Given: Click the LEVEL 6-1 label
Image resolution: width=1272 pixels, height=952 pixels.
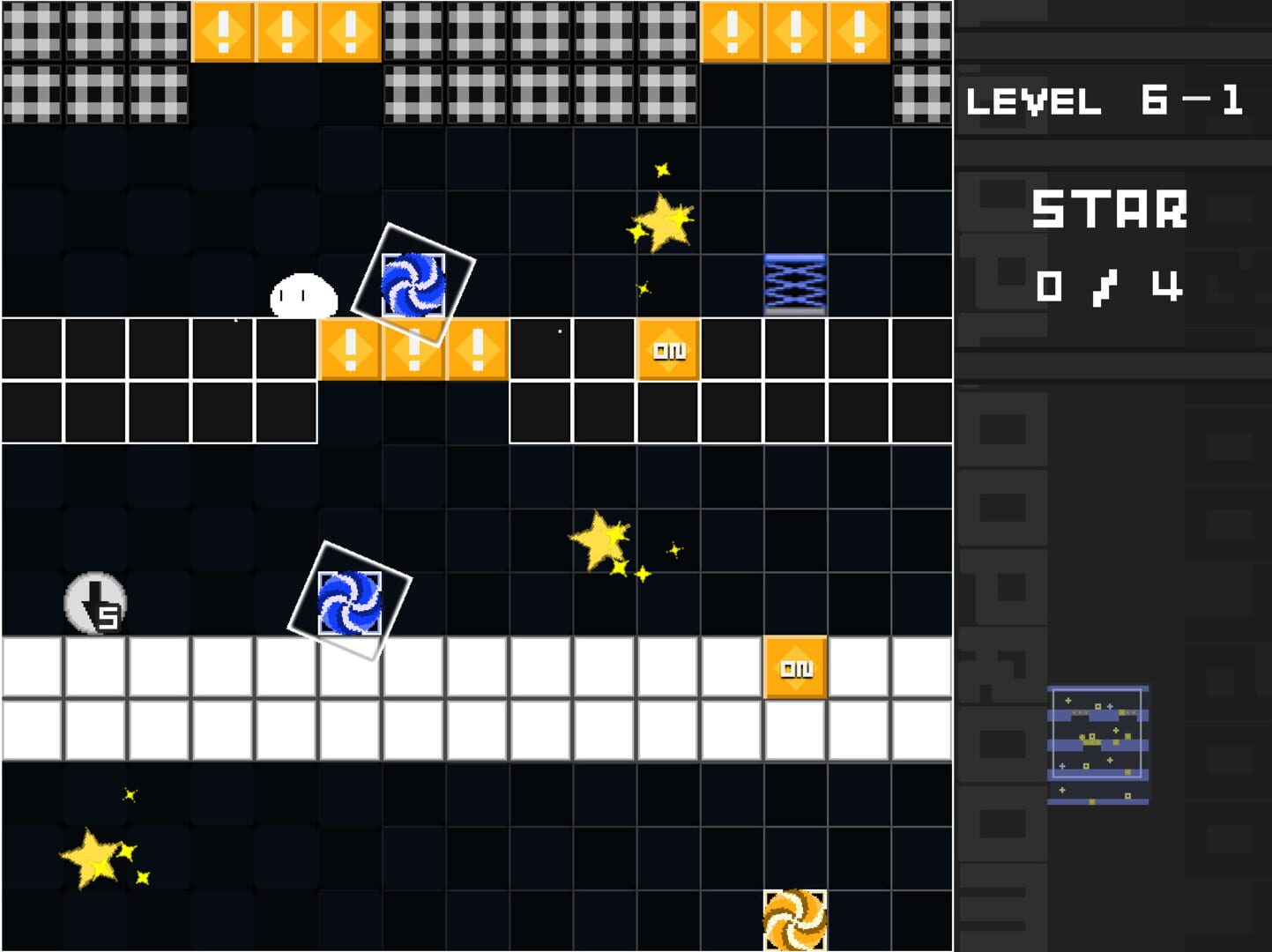Looking at the screenshot, I should pos(1104,100).
